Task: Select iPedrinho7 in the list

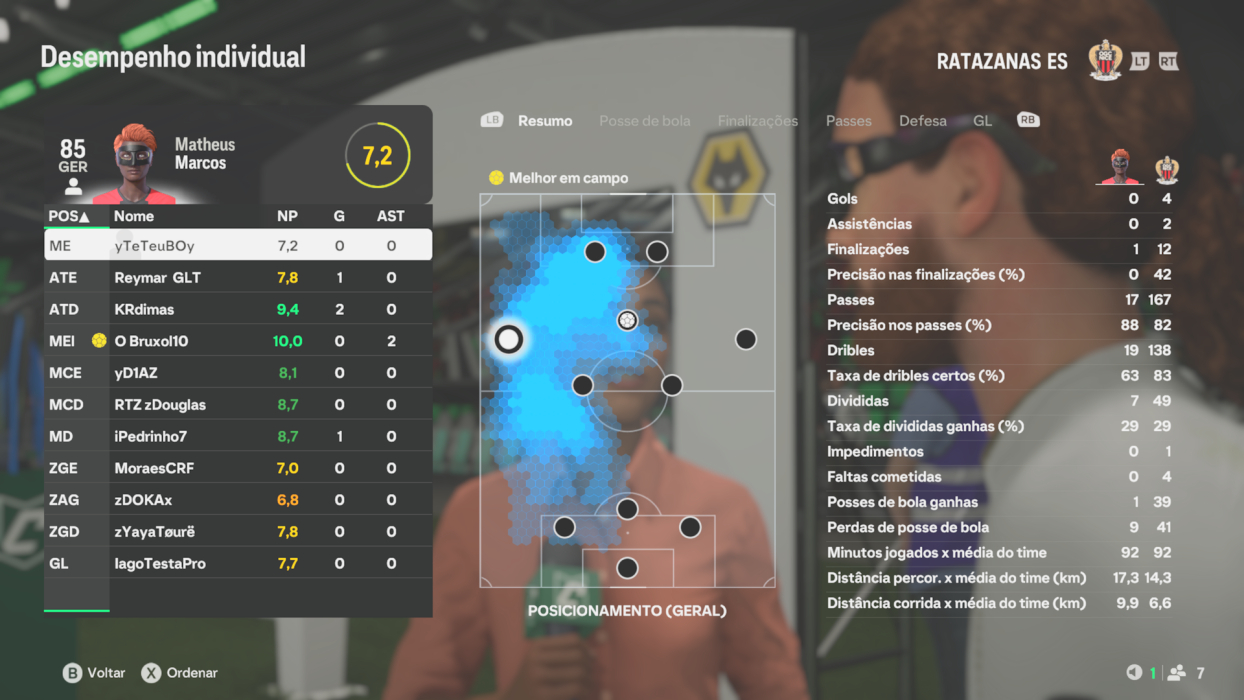Action: coord(238,437)
